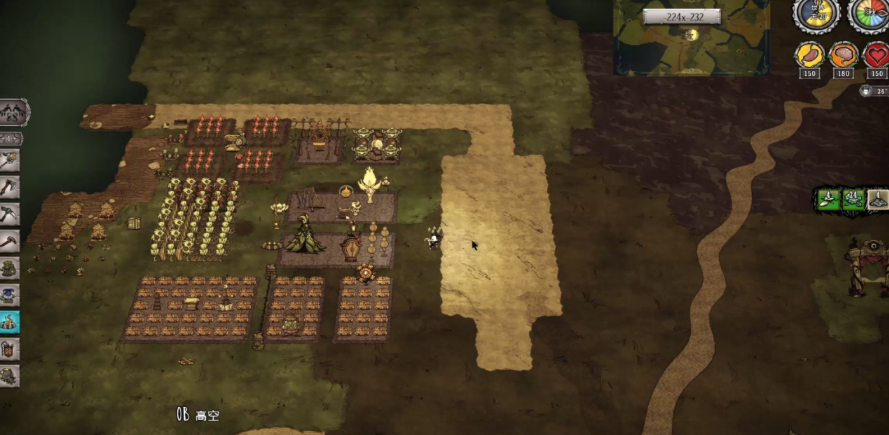889x435 pixels.
Task: Select the blue top hat crafting icon
Action: click(10, 295)
